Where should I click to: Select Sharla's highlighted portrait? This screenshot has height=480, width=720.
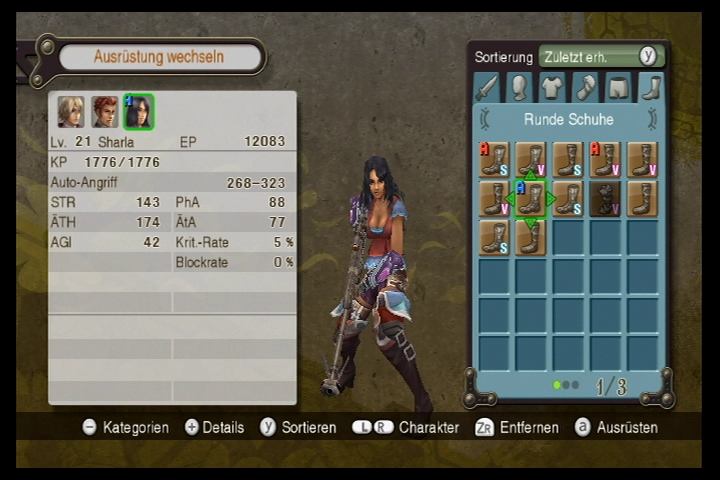pyautogui.click(x=138, y=112)
